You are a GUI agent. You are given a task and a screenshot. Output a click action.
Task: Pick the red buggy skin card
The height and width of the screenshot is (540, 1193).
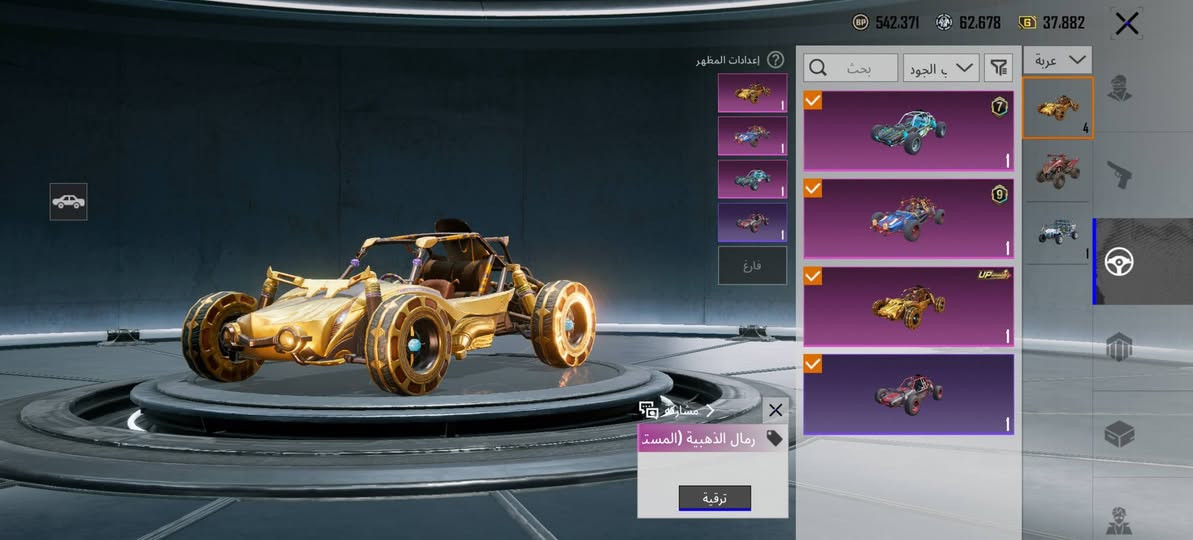(908, 393)
